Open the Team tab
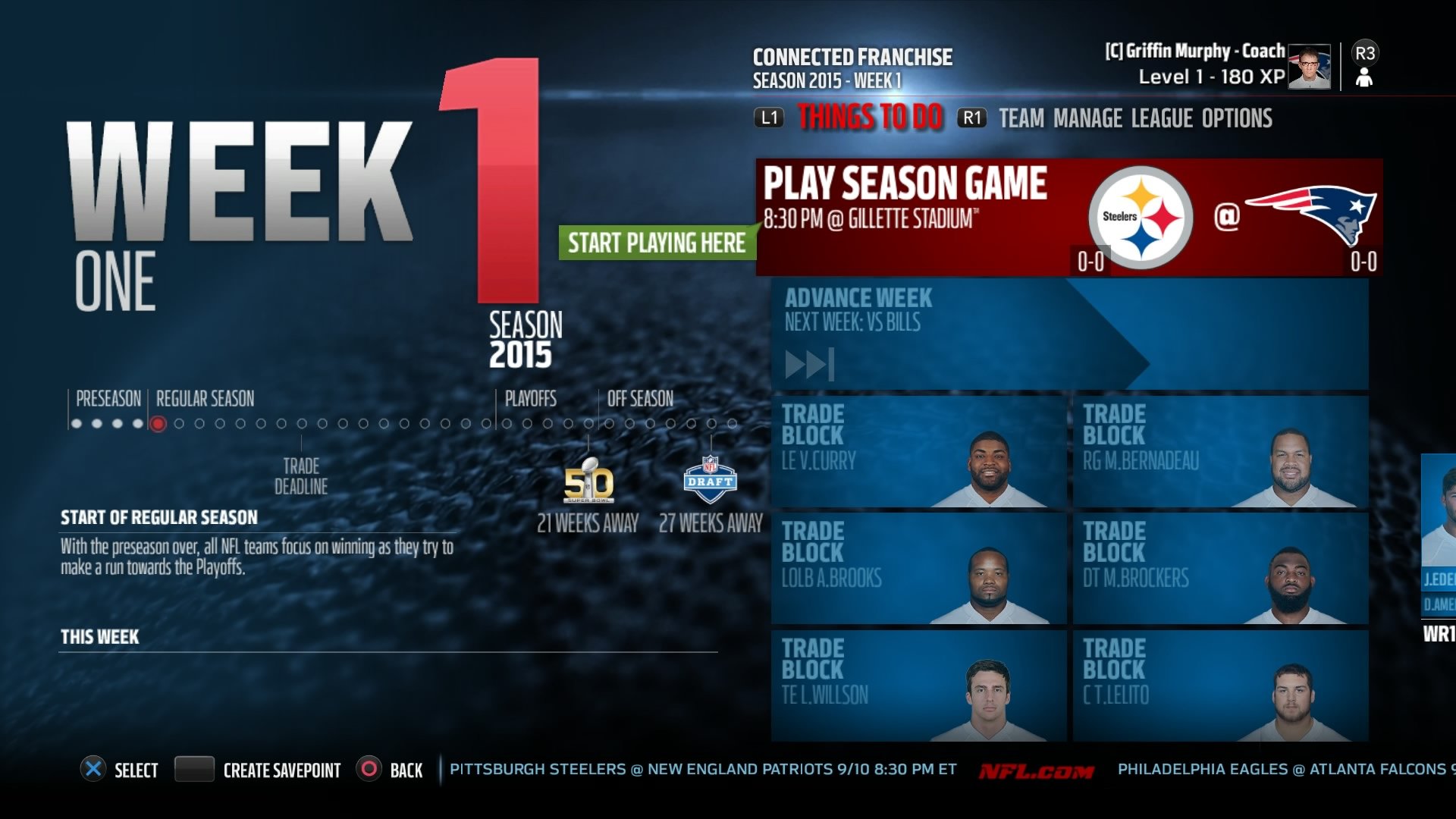 coord(1022,118)
